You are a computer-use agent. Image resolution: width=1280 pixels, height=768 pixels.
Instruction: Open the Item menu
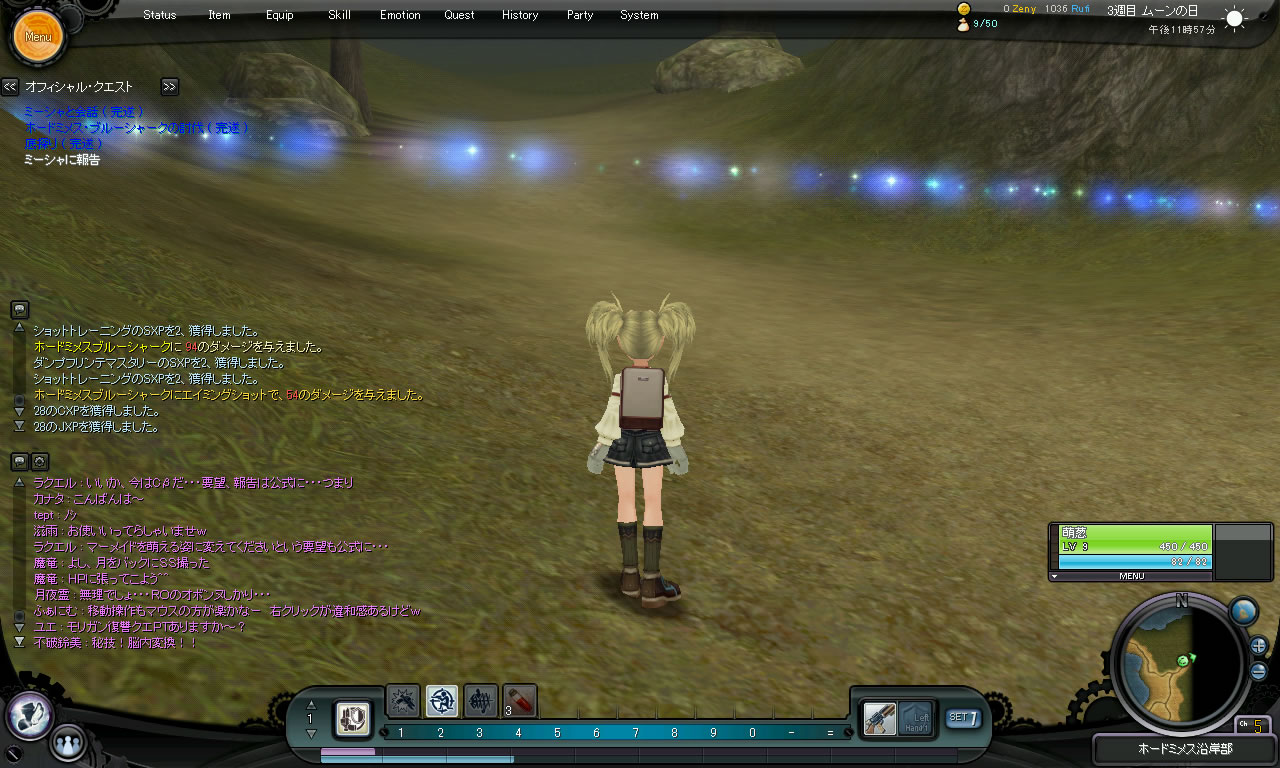(219, 15)
